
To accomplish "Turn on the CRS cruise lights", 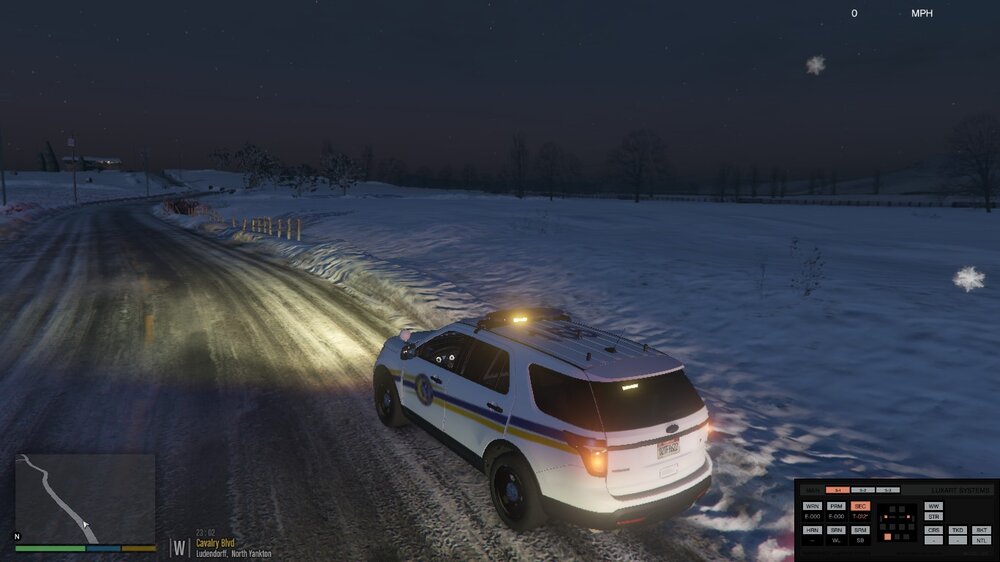I will [x=934, y=530].
